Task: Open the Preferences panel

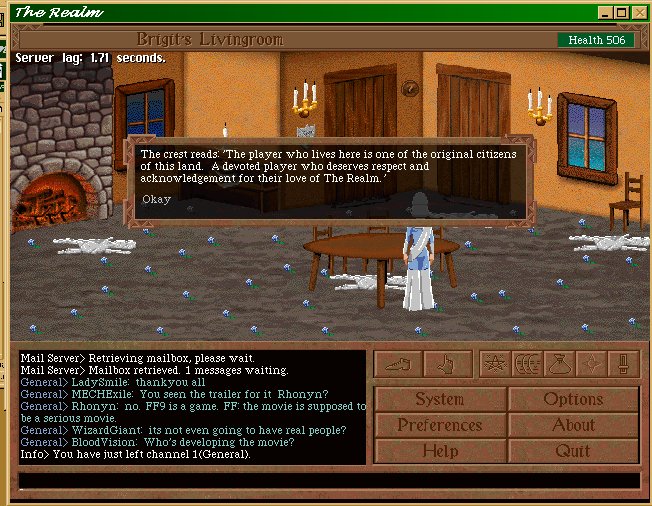Action: point(439,425)
